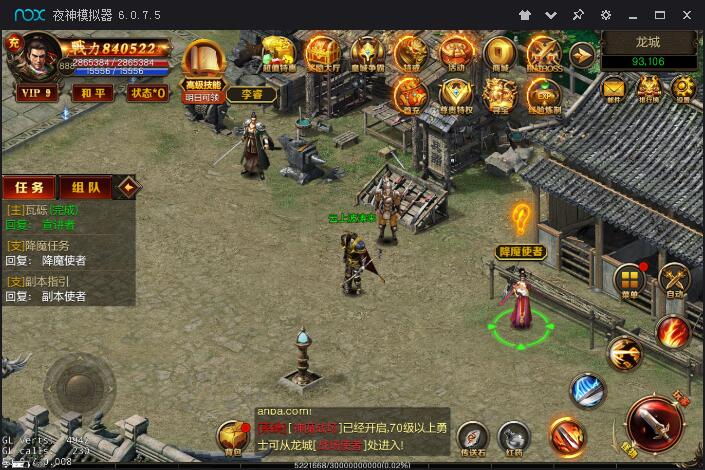Open the 邮件 mail icon
This screenshot has height=470, width=705.
point(613,89)
